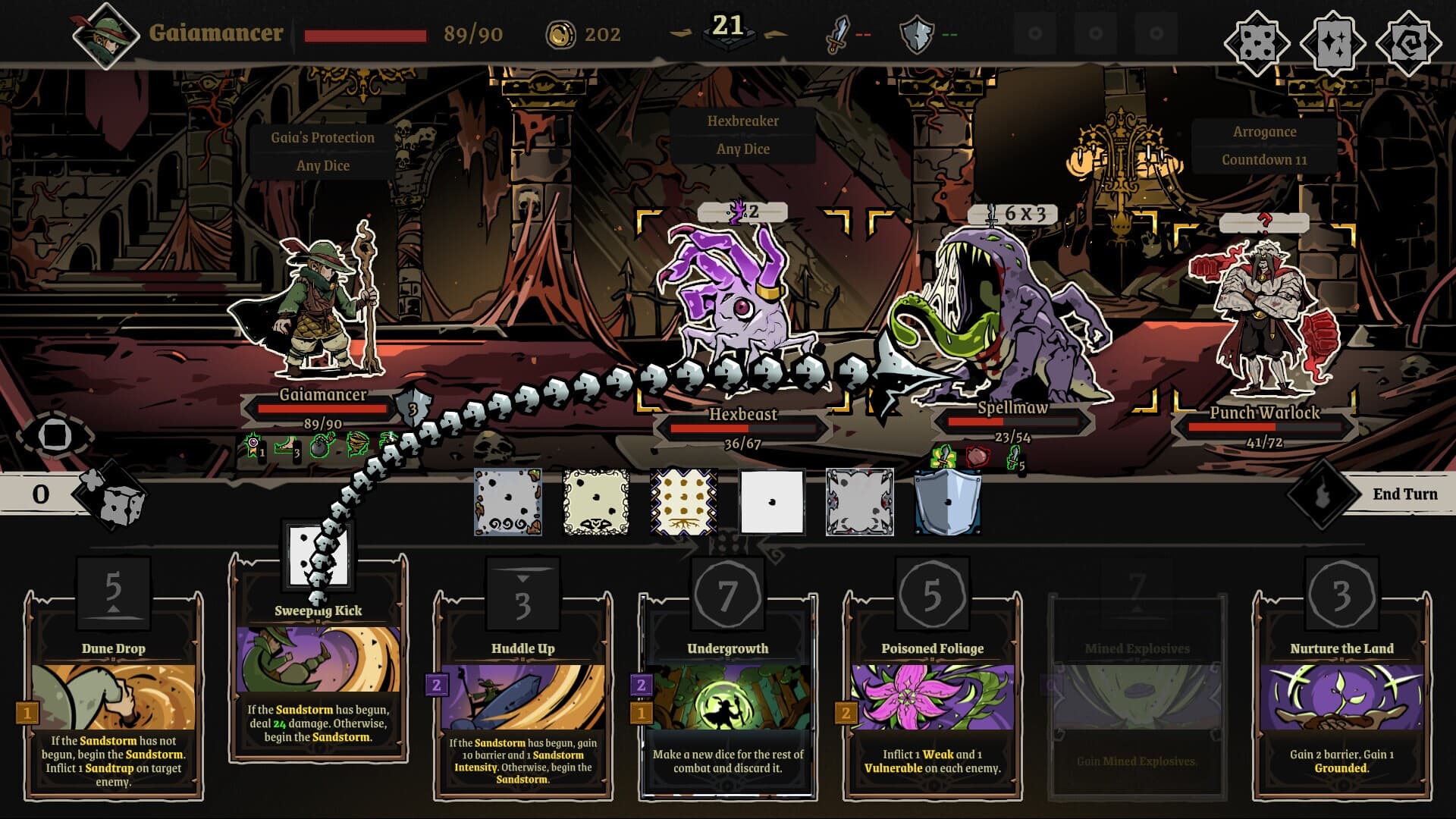Click the tornado status icon under Gaiamancer

coord(355,444)
